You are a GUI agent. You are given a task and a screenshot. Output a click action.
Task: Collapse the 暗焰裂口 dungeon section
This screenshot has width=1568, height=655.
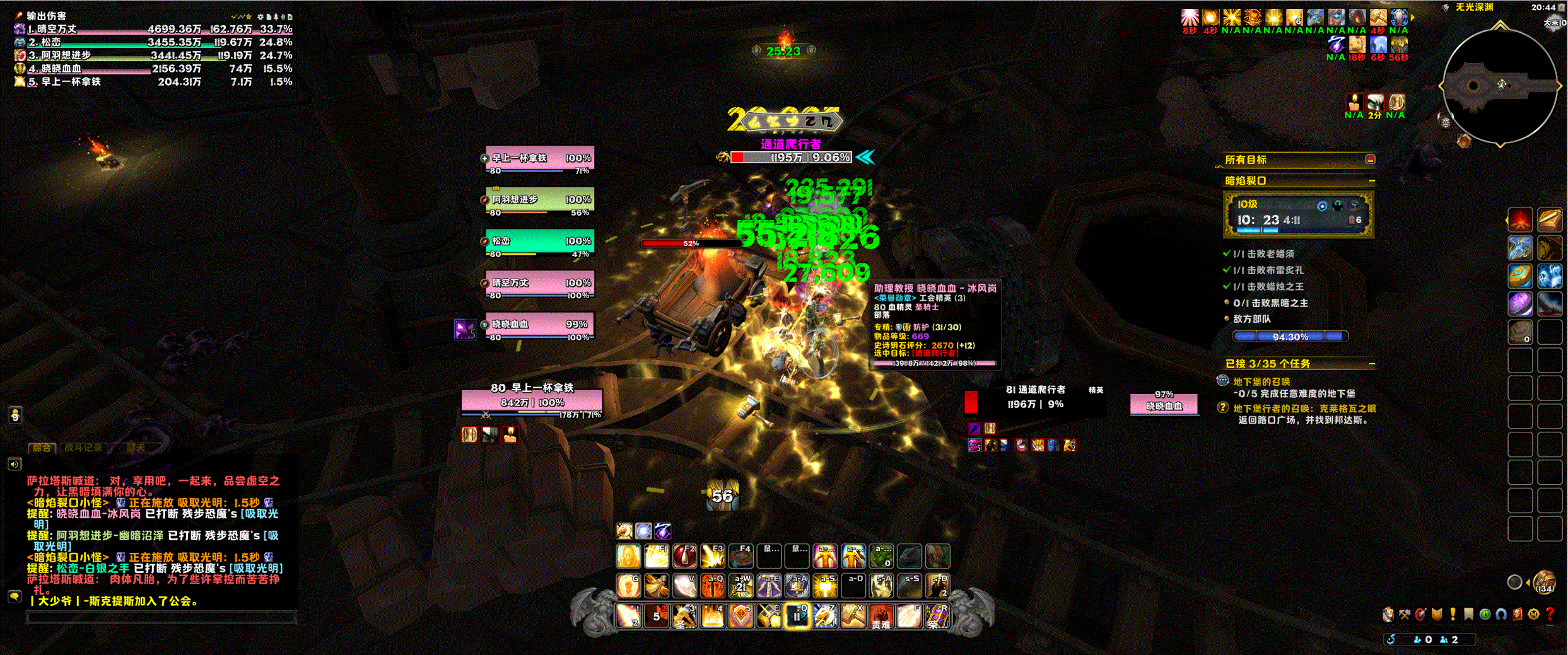(x=1372, y=181)
